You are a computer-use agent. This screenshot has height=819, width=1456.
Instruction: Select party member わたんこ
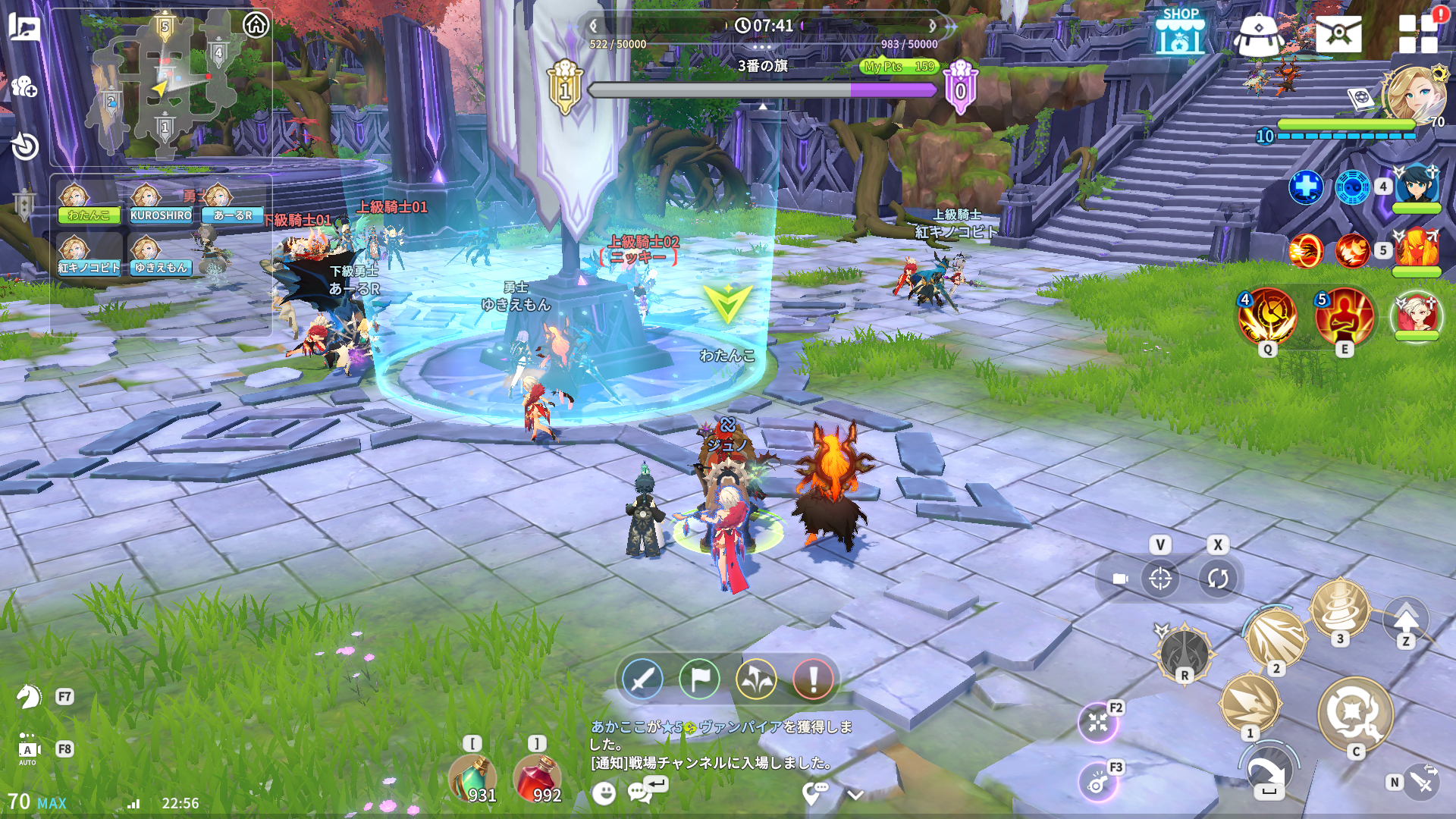(x=88, y=203)
